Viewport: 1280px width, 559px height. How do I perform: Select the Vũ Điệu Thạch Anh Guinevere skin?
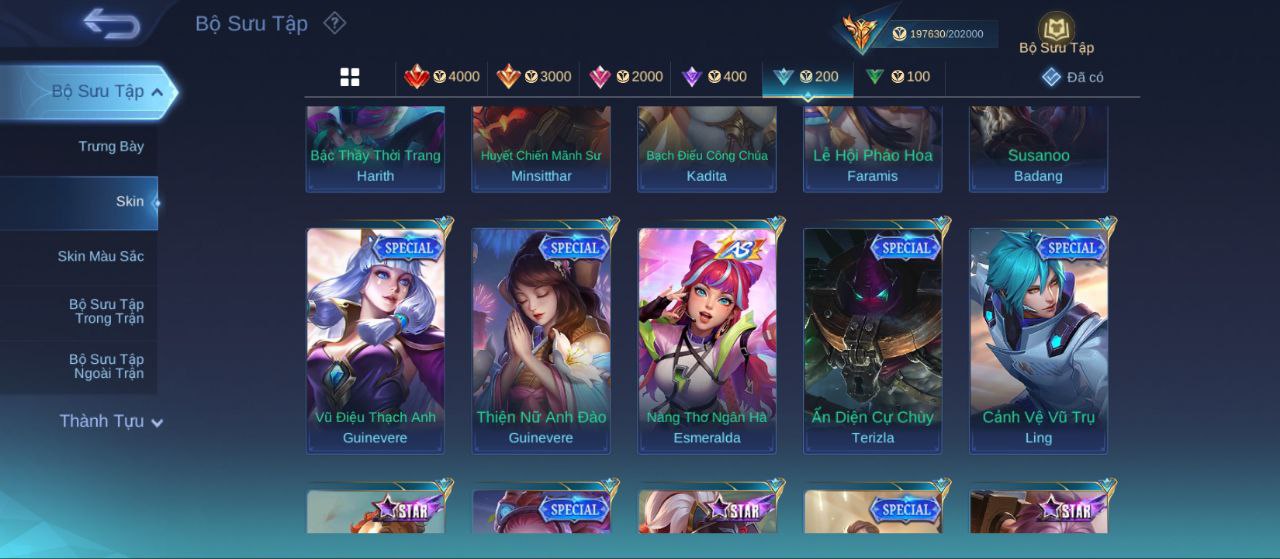click(x=375, y=340)
